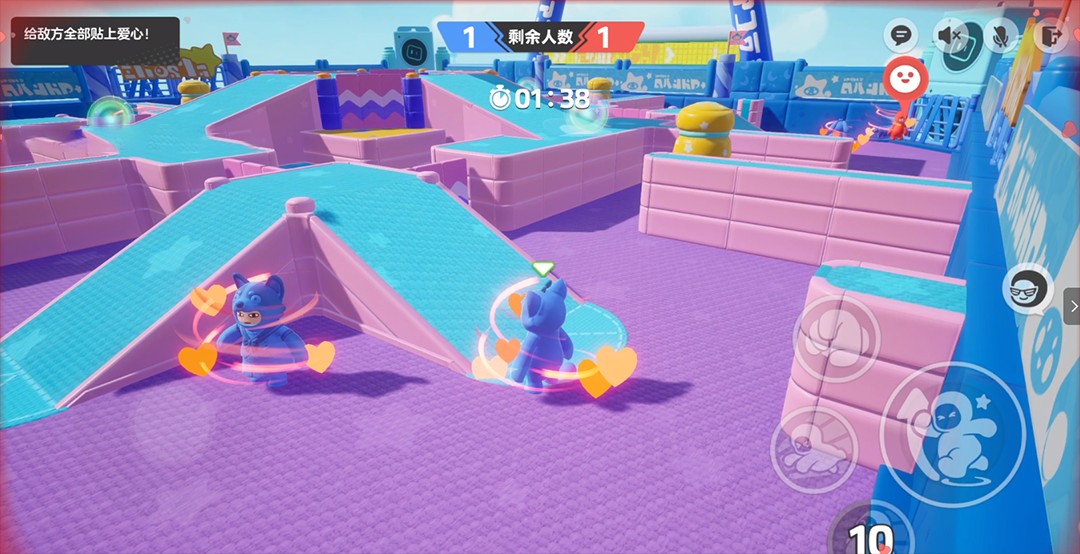Open the chat speech bubble
The height and width of the screenshot is (554, 1080).
click(901, 37)
